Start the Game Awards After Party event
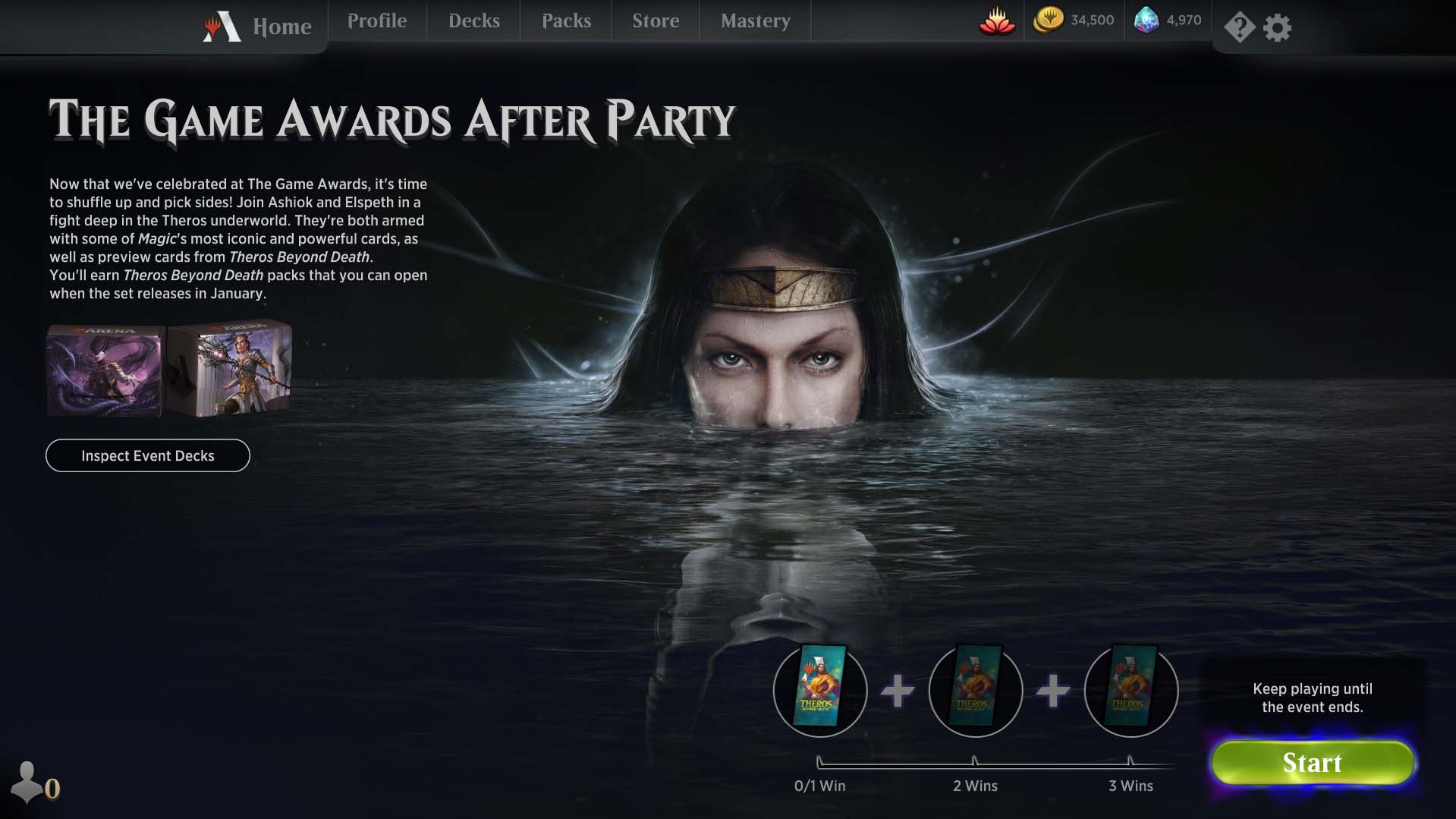 1313,763
